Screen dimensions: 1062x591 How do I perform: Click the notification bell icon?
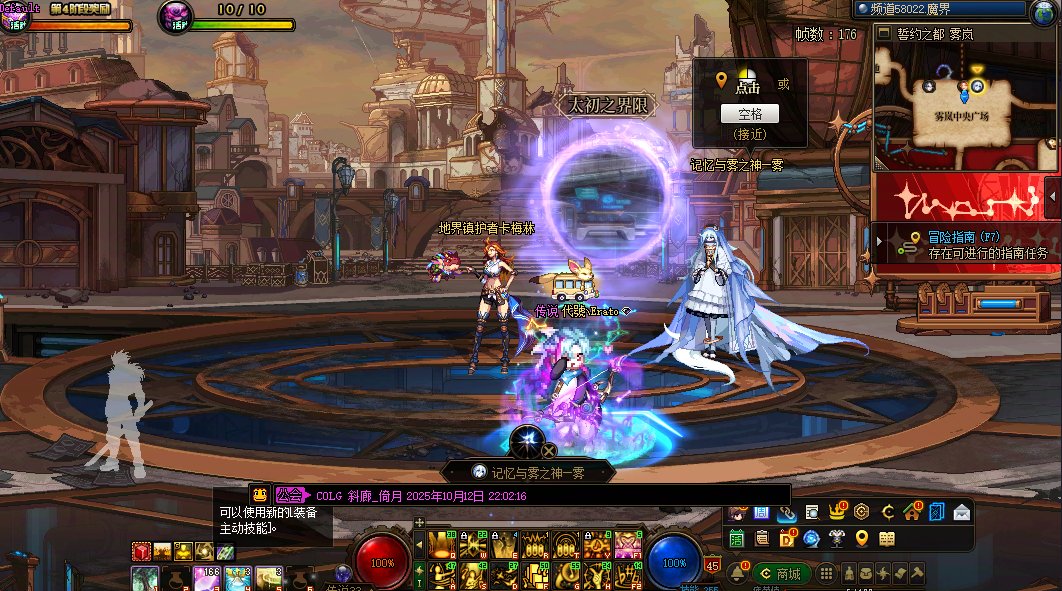pos(739,573)
